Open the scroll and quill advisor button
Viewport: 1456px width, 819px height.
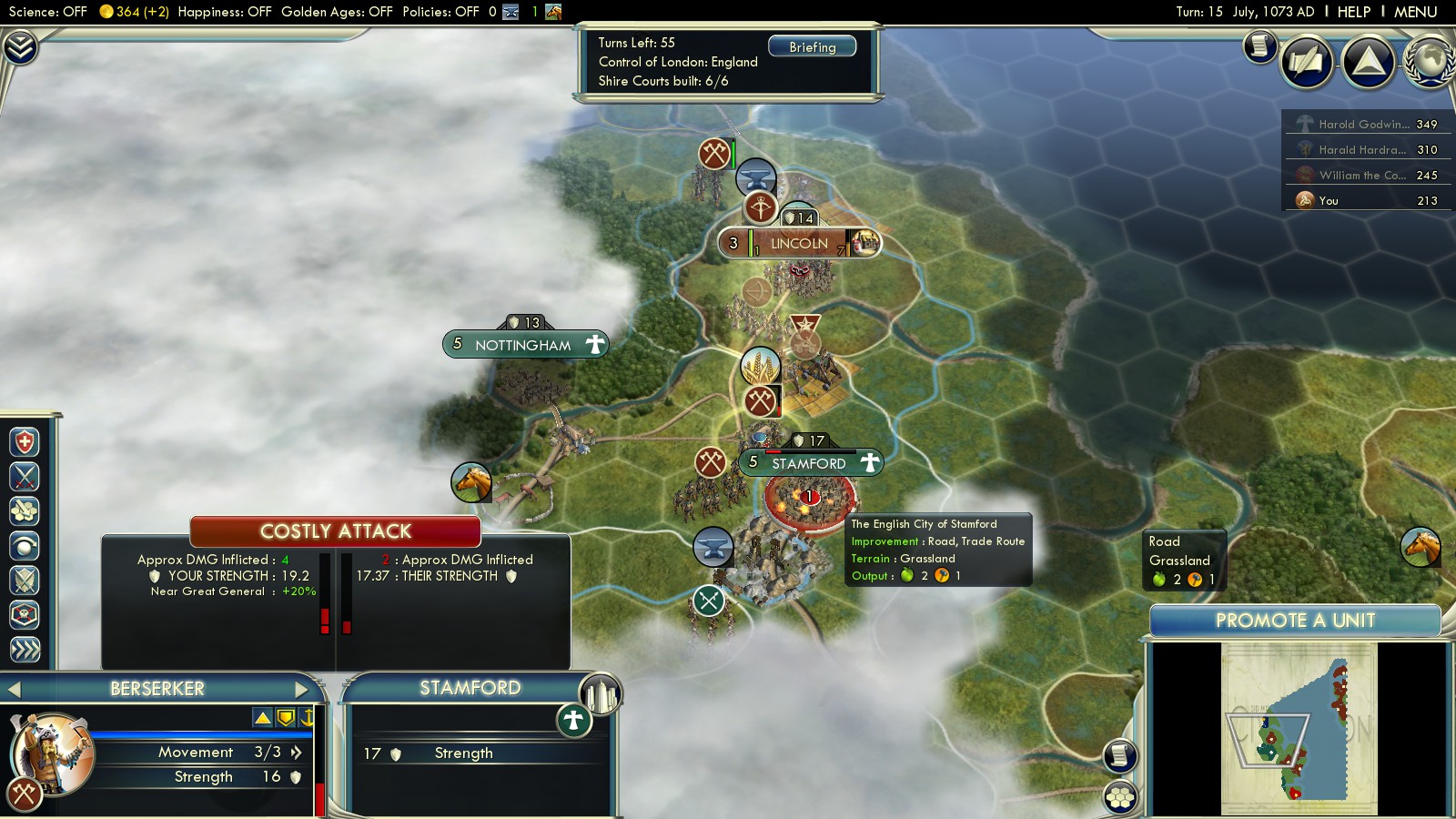tap(1259, 46)
